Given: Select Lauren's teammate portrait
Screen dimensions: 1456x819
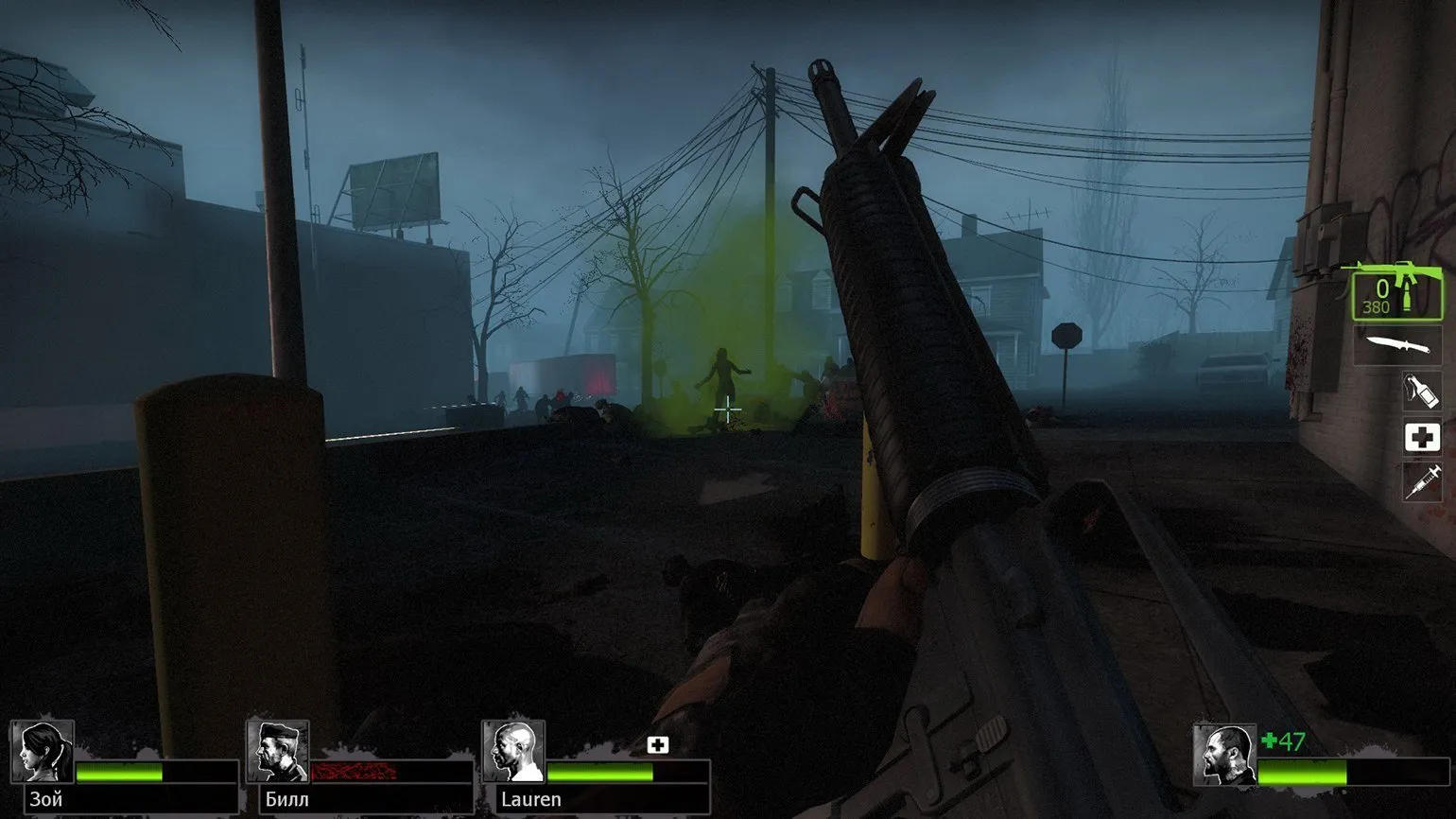Looking at the screenshot, I should pyautogui.click(x=513, y=752).
